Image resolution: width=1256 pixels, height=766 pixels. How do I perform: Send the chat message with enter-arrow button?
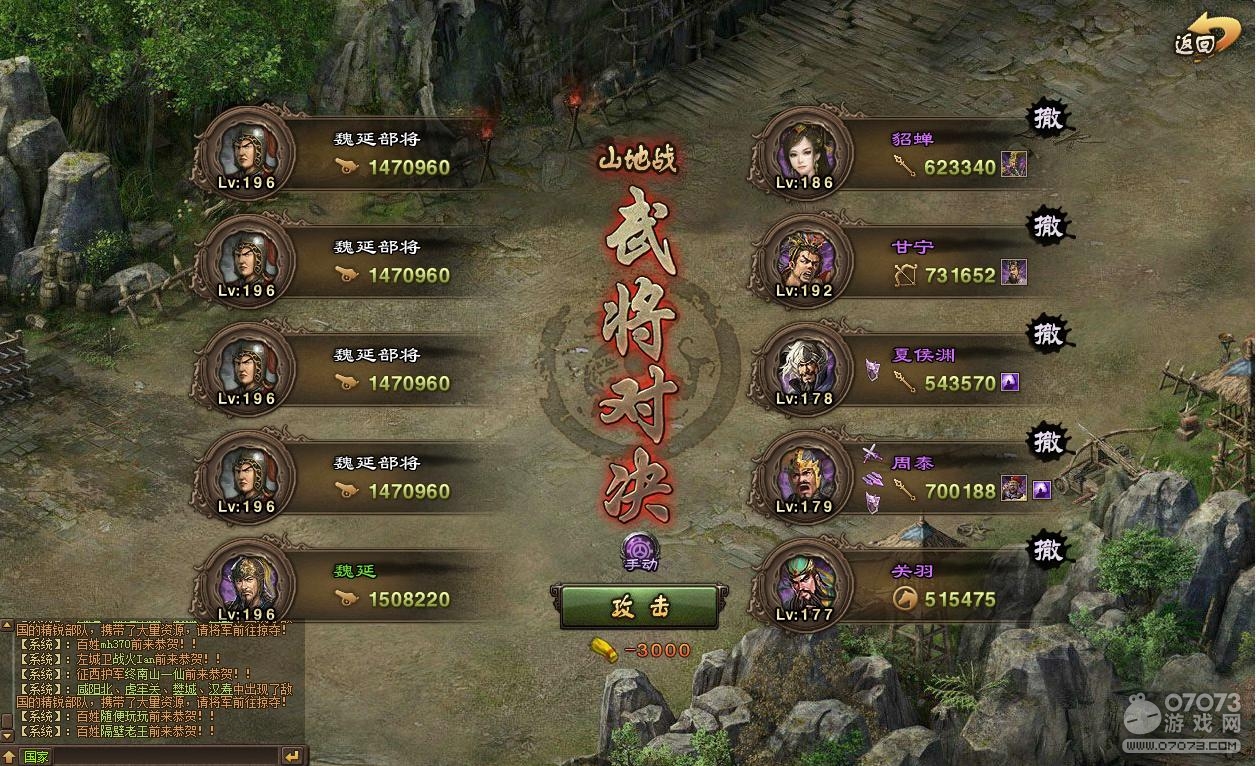[293, 756]
